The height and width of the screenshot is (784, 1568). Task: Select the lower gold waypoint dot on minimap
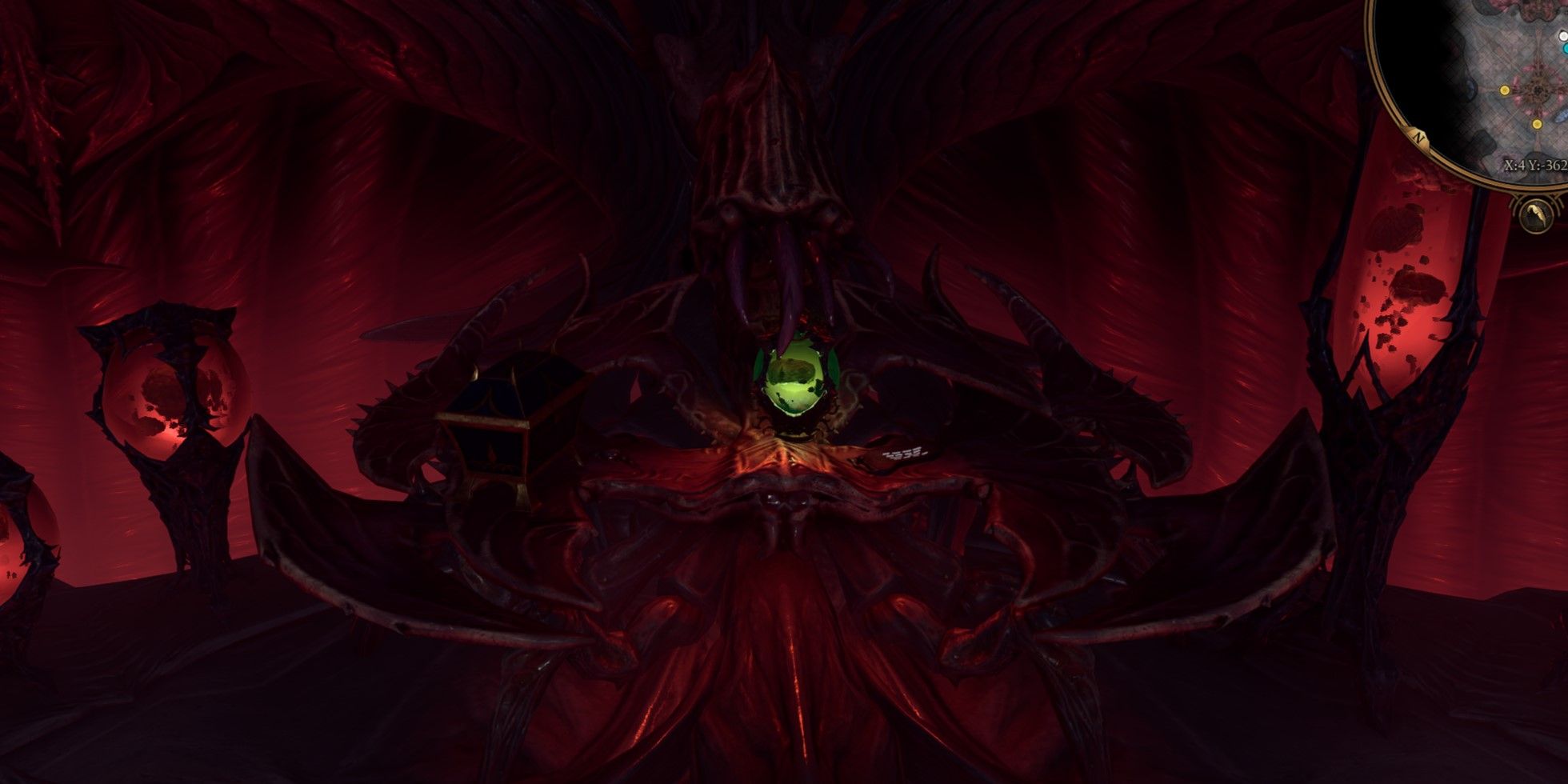[x=1537, y=125]
